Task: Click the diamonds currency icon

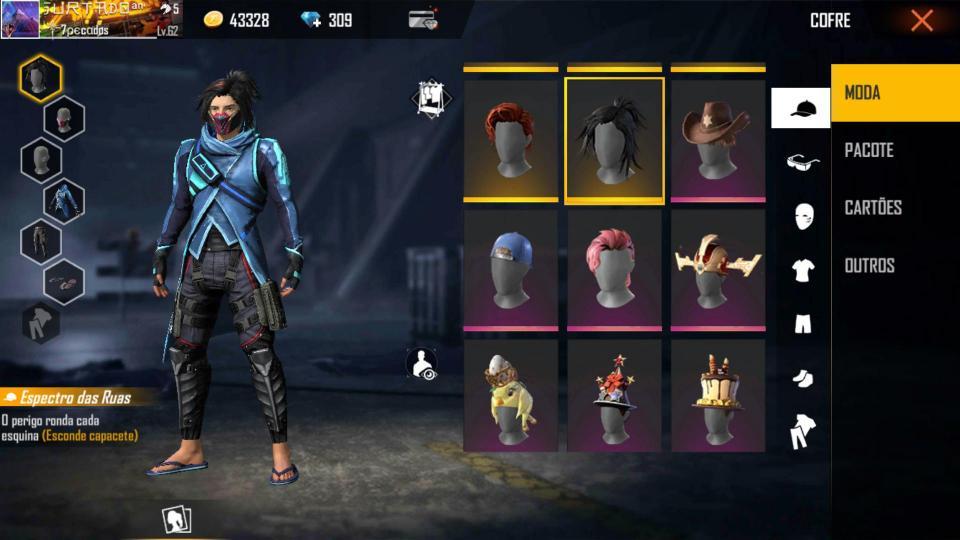Action: 313,20
